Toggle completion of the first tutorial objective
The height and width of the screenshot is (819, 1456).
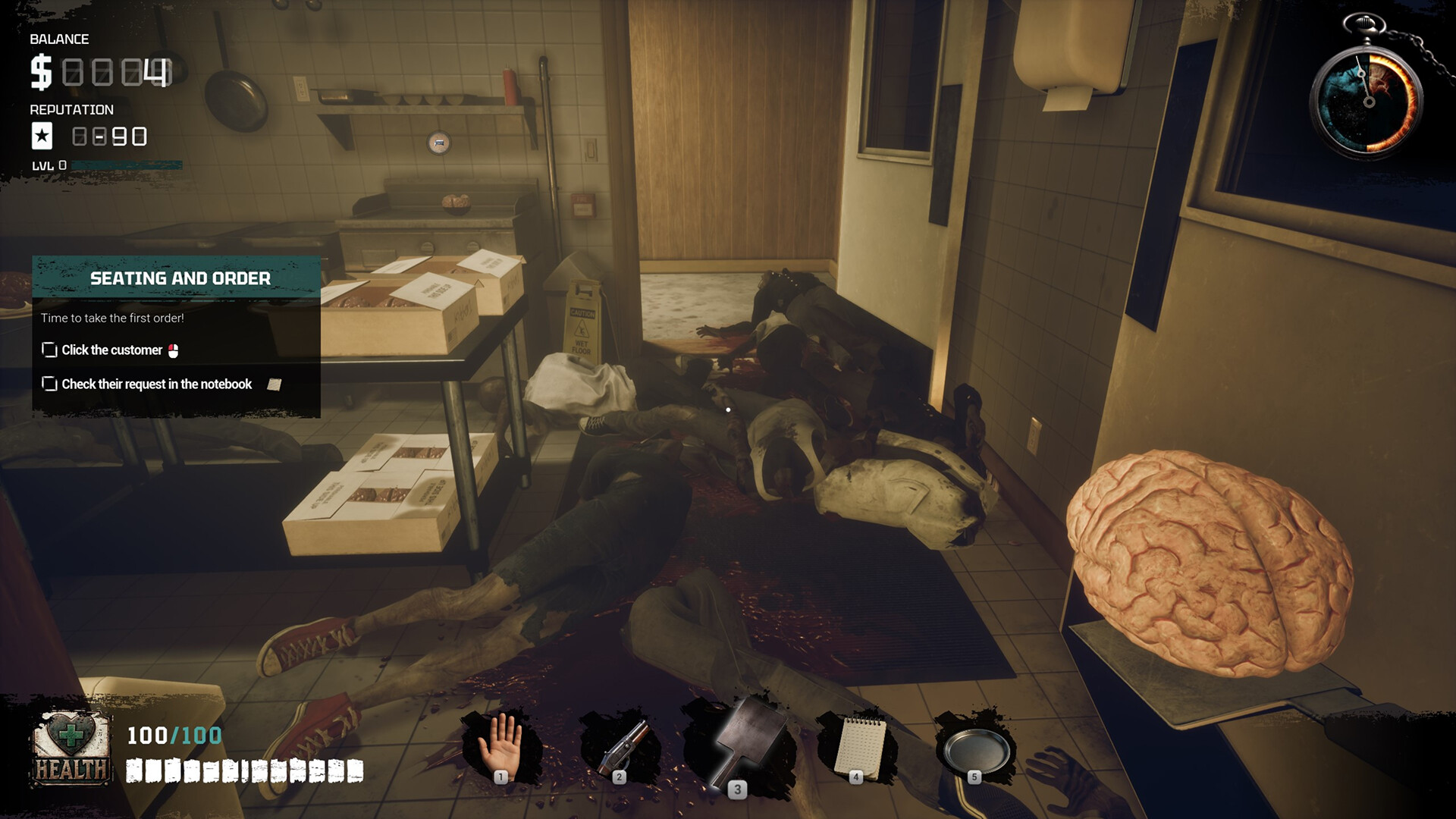49,350
